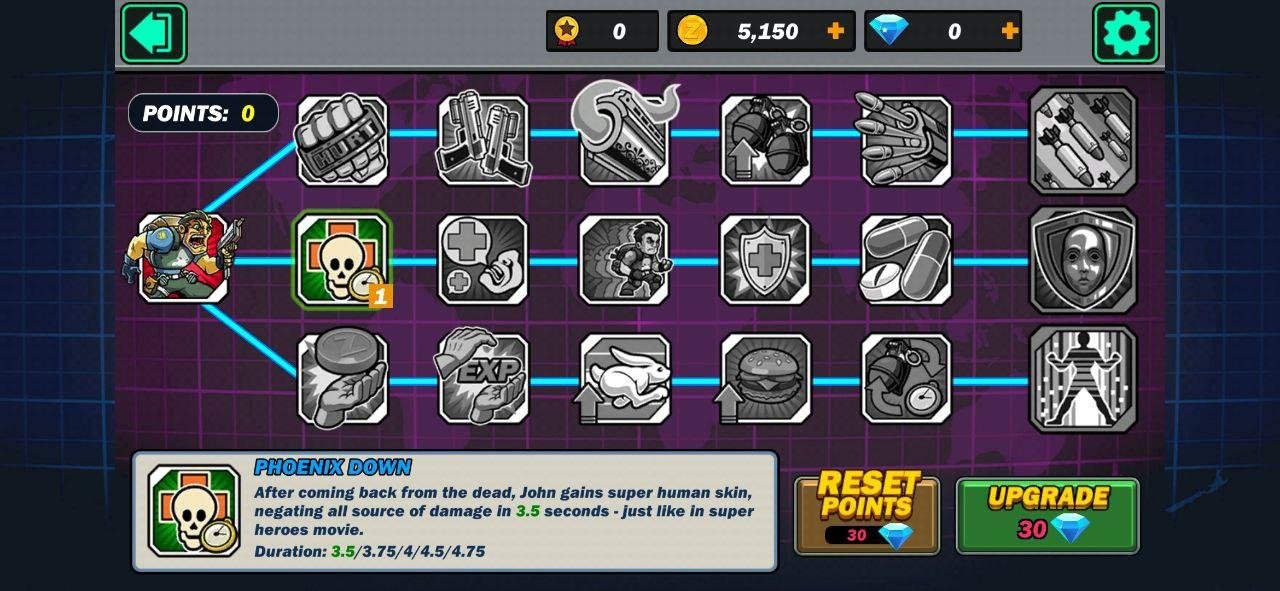Buy more diamonds with plus button
This screenshot has width=1280, height=591.
[x=1010, y=31]
